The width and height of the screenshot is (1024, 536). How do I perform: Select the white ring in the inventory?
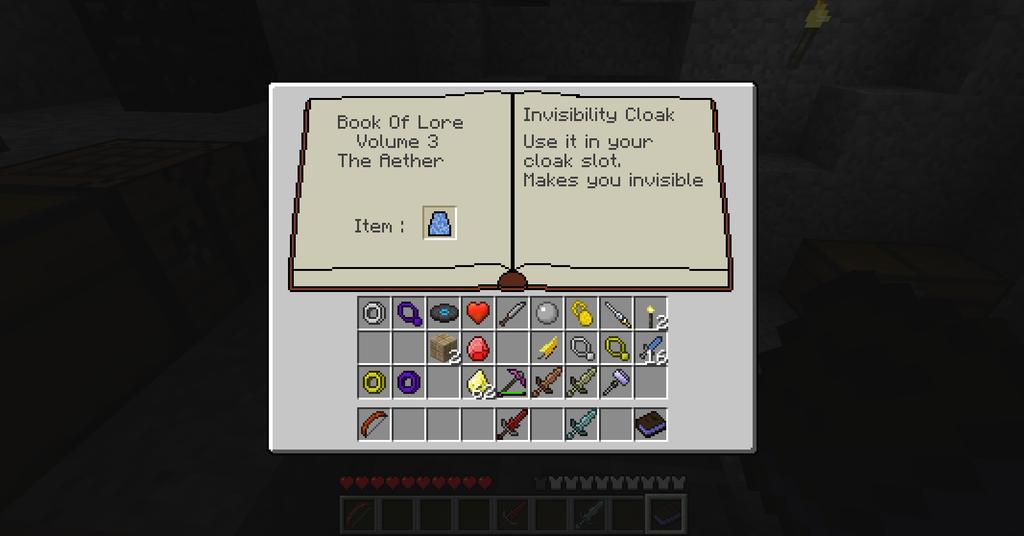point(374,313)
